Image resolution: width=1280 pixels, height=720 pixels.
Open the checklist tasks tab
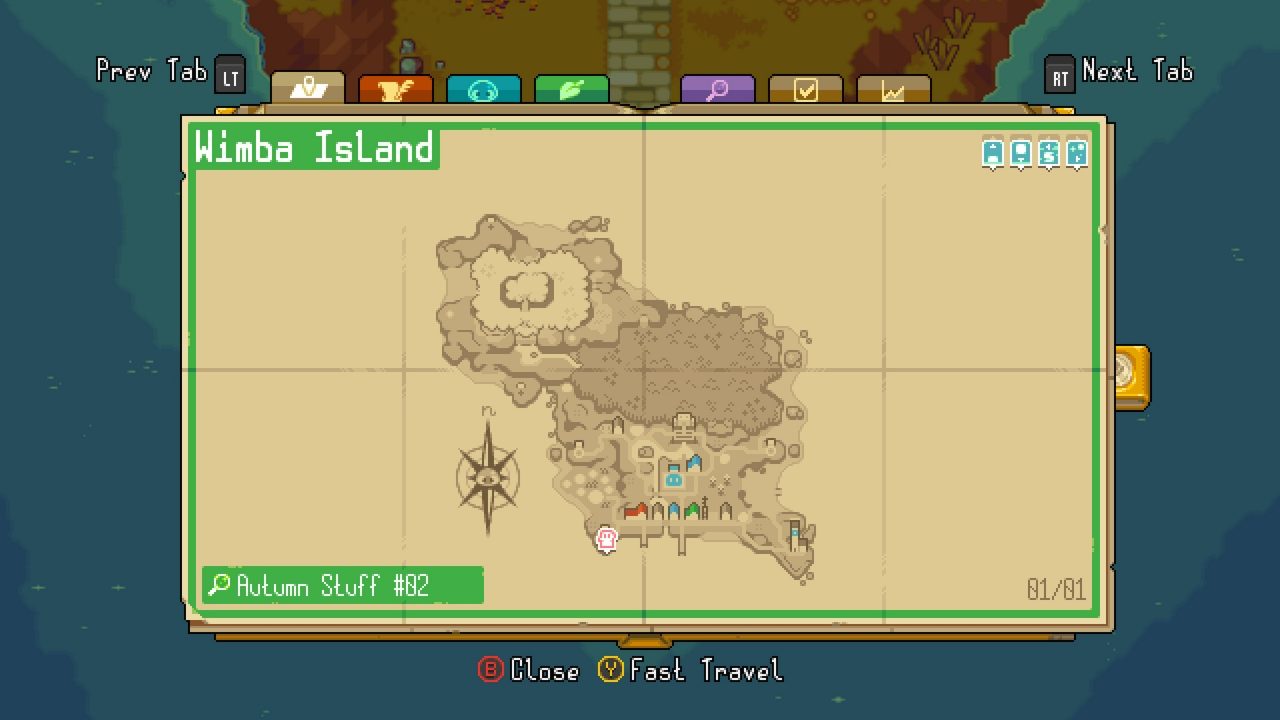click(x=806, y=87)
